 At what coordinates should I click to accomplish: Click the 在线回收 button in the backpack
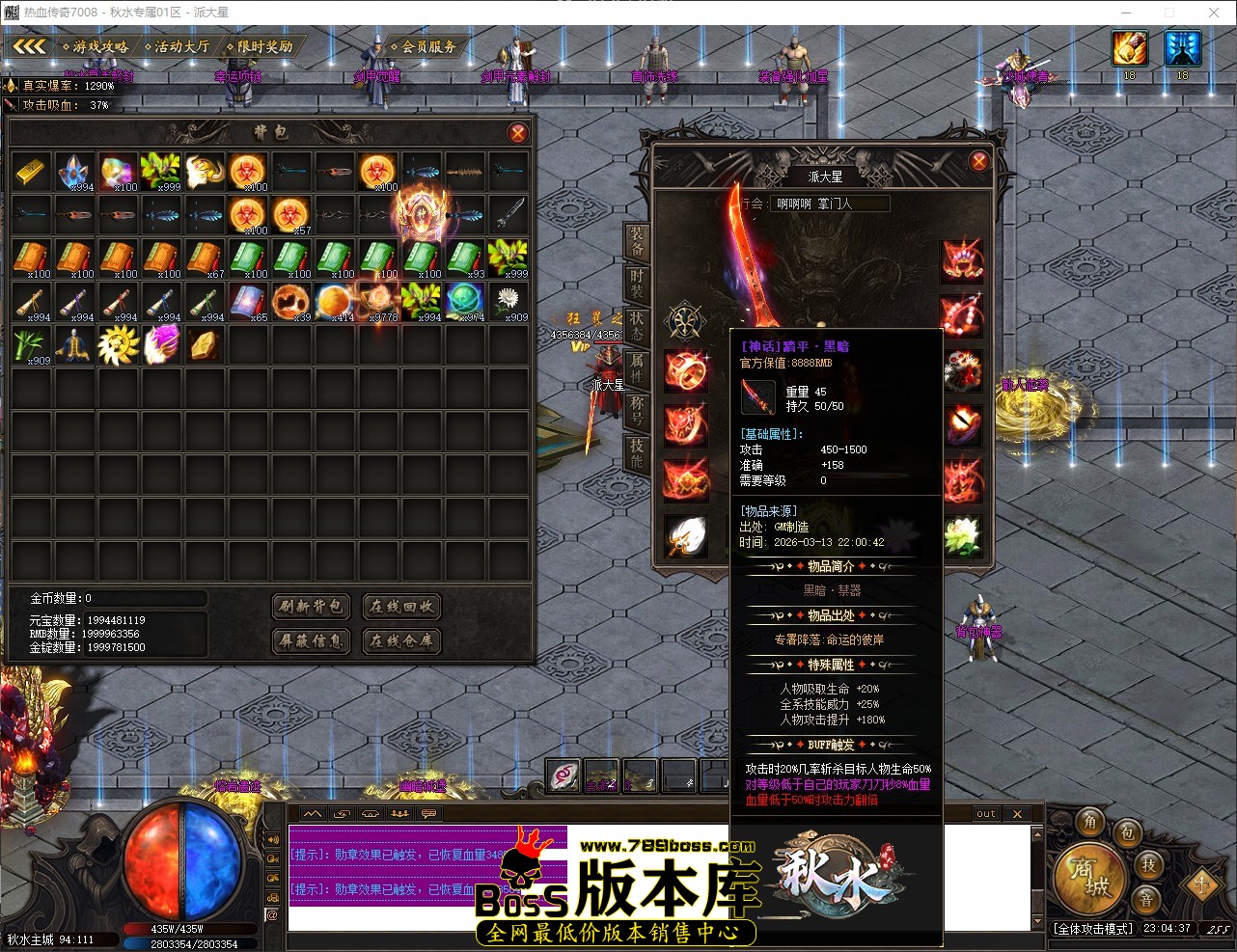point(401,607)
